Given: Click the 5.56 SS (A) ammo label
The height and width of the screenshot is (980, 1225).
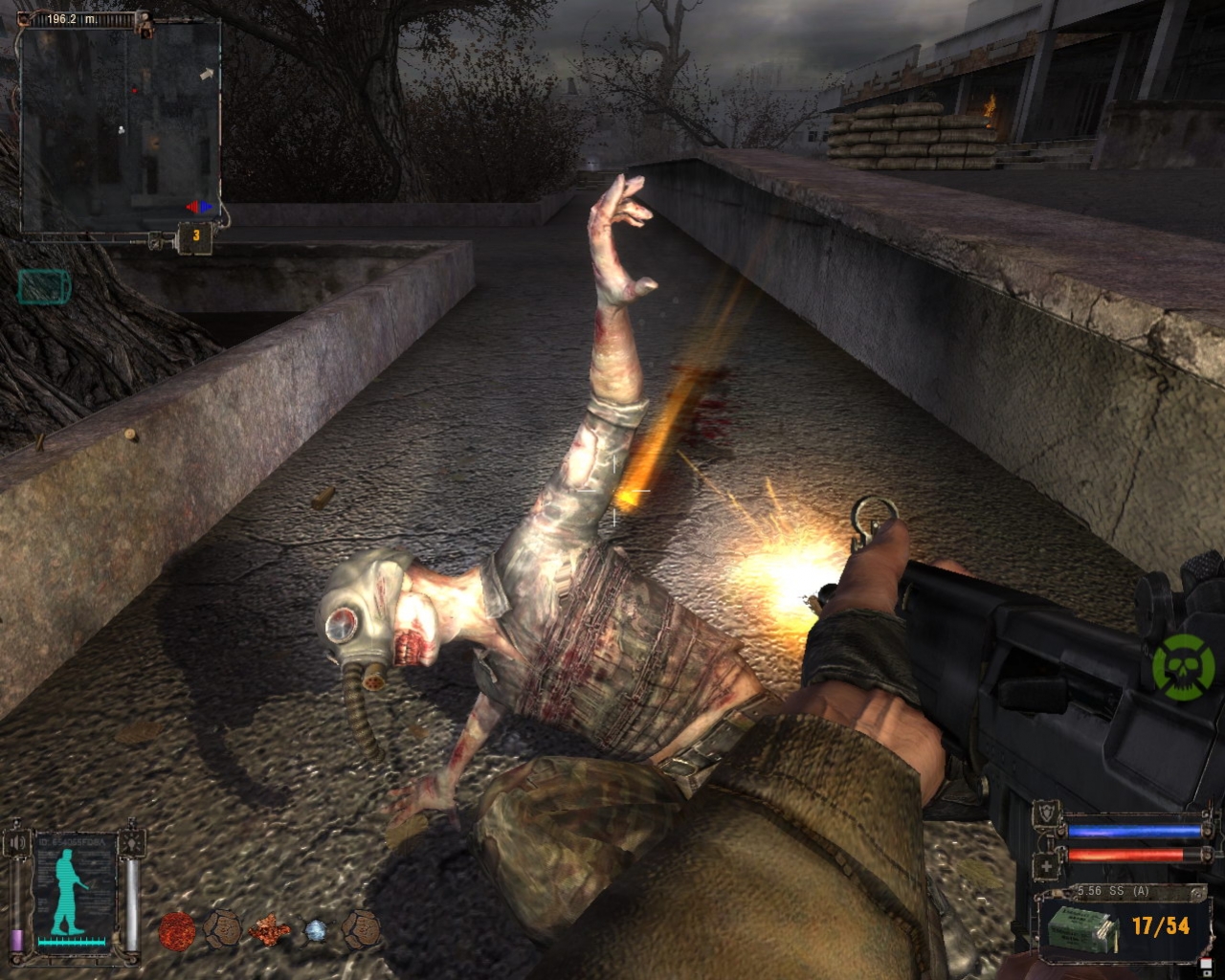Looking at the screenshot, I should [x=1114, y=890].
